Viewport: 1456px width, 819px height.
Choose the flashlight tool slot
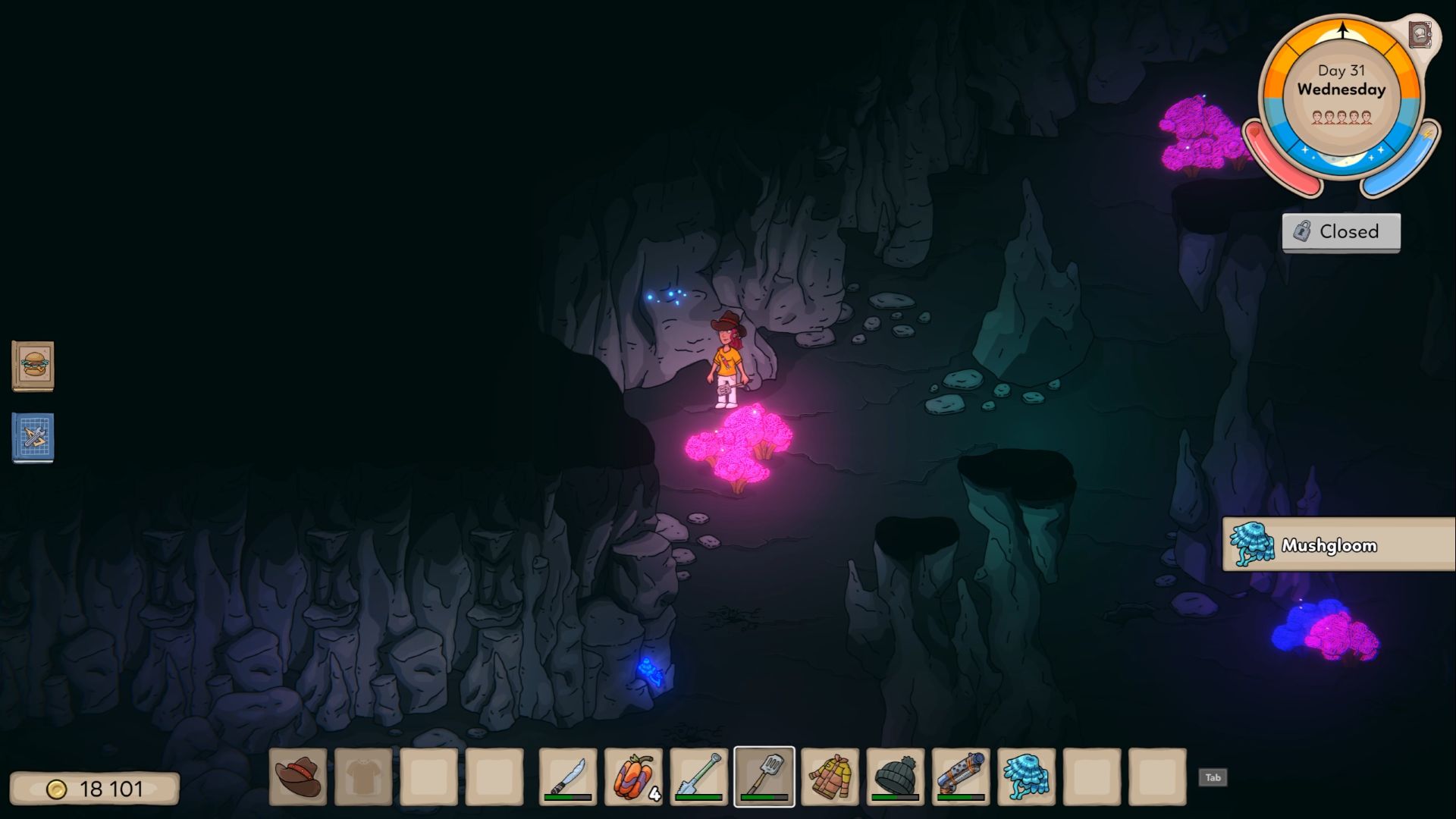[961, 777]
